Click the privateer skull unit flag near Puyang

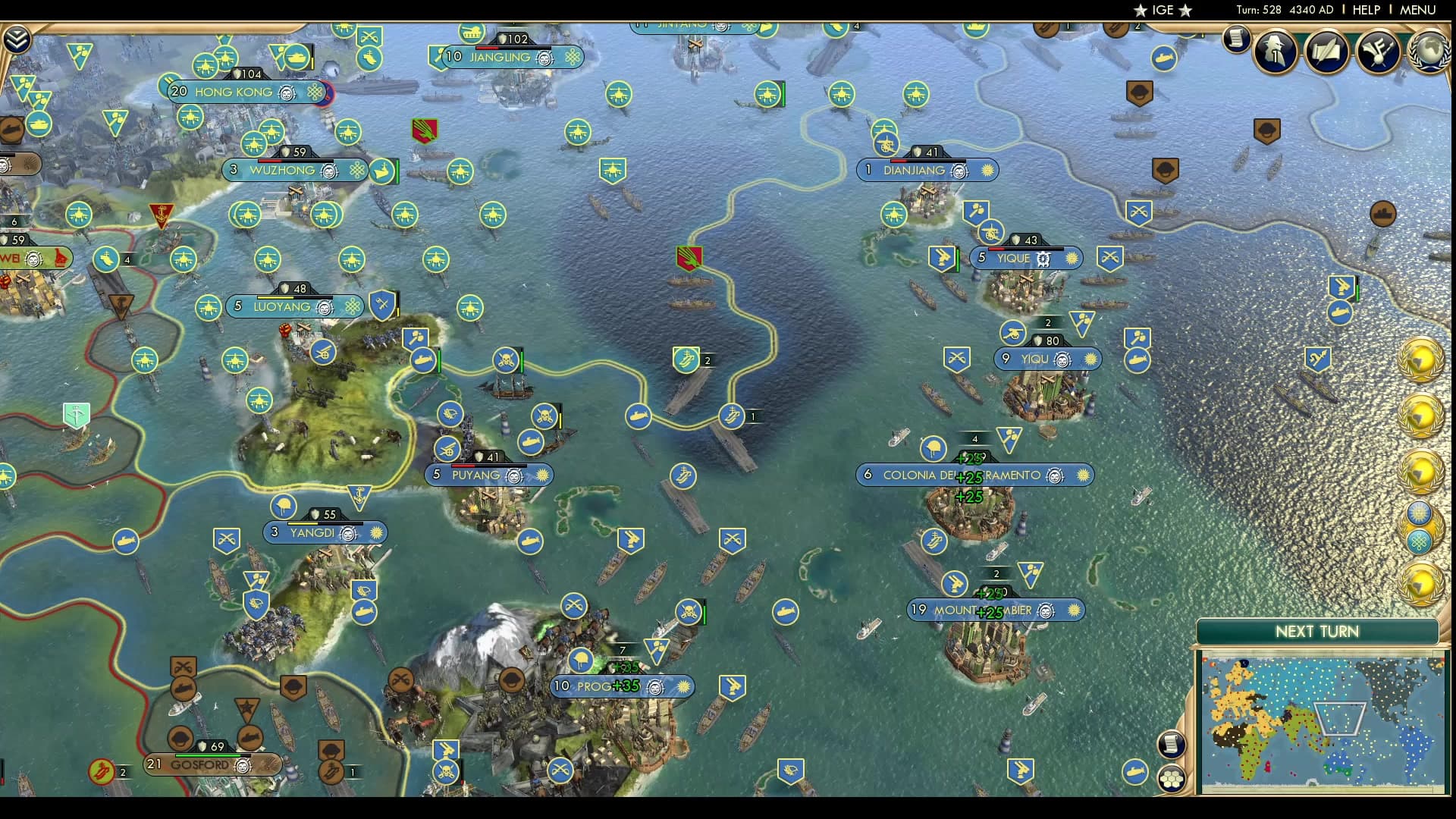(544, 416)
